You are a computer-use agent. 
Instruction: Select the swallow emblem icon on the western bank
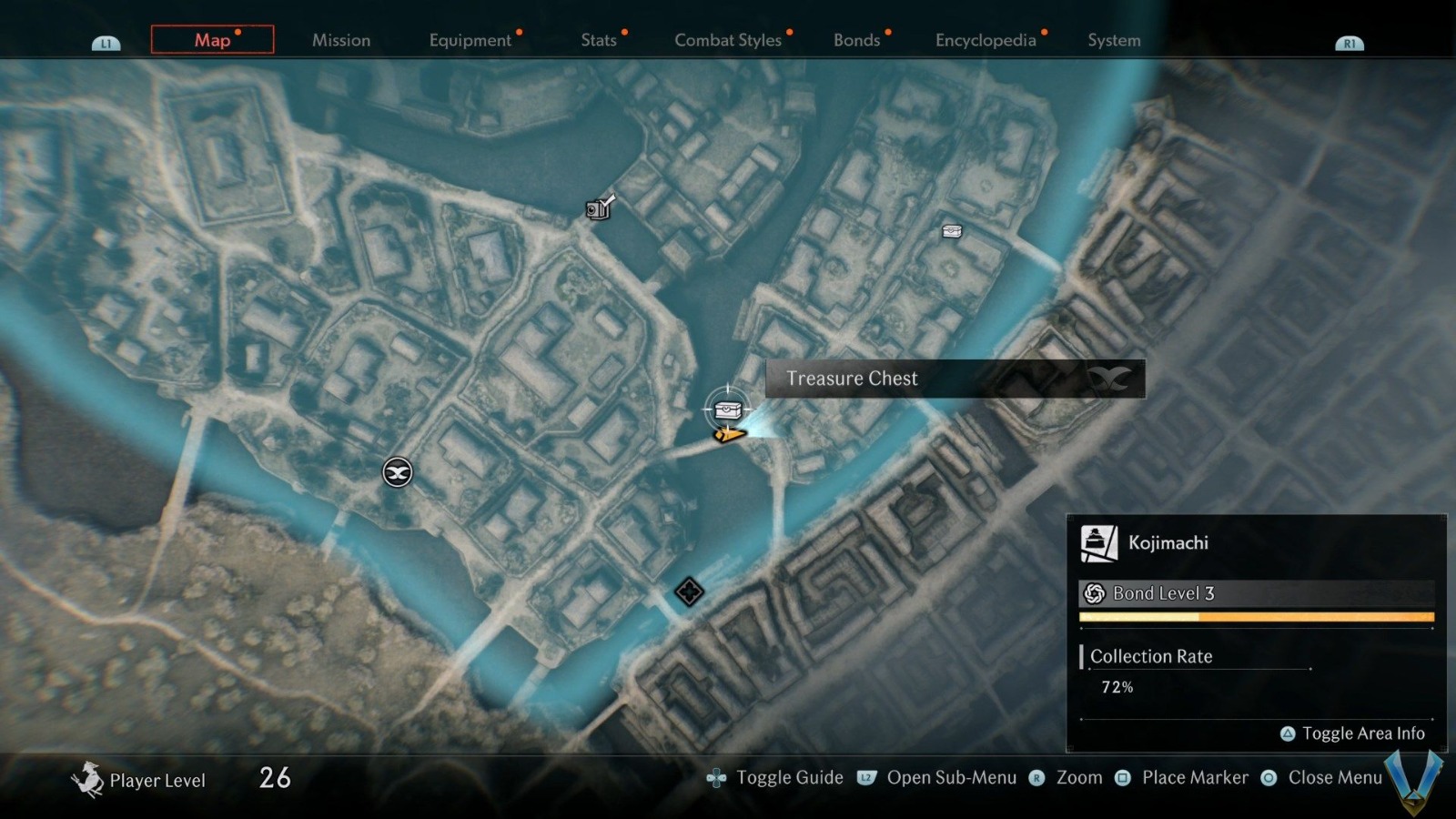click(396, 471)
